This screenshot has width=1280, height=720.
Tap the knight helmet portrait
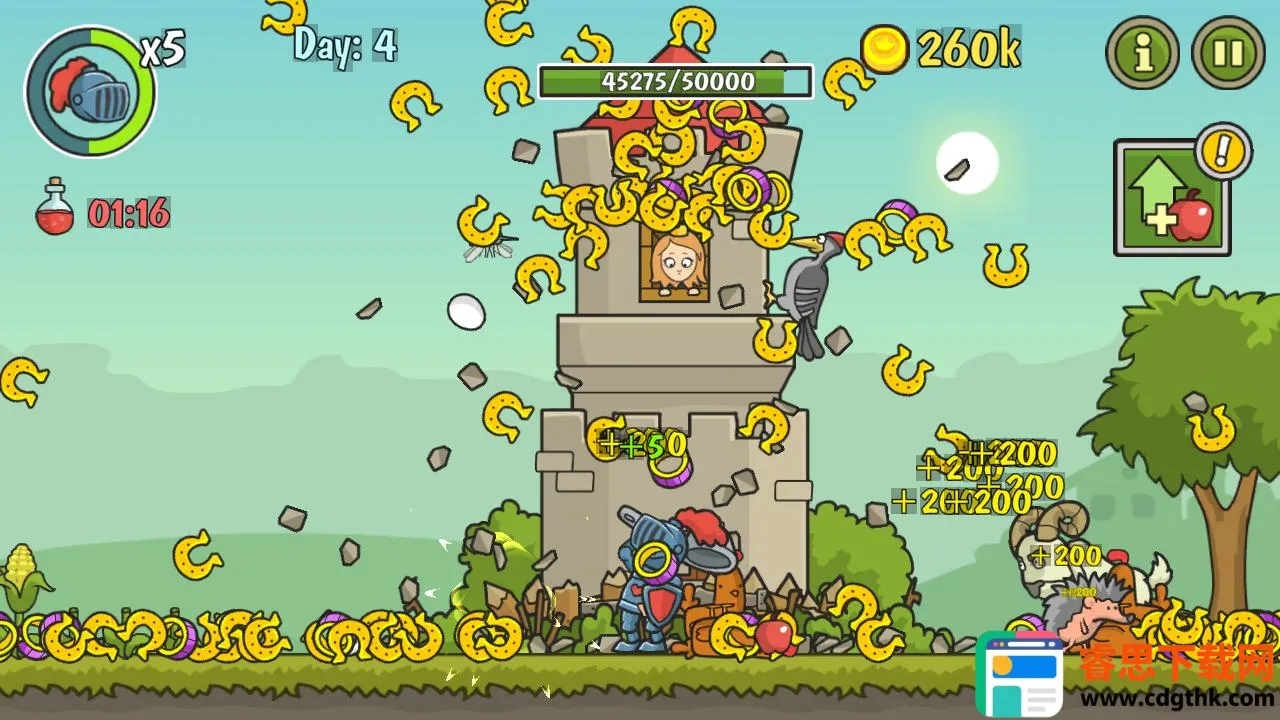click(91, 92)
